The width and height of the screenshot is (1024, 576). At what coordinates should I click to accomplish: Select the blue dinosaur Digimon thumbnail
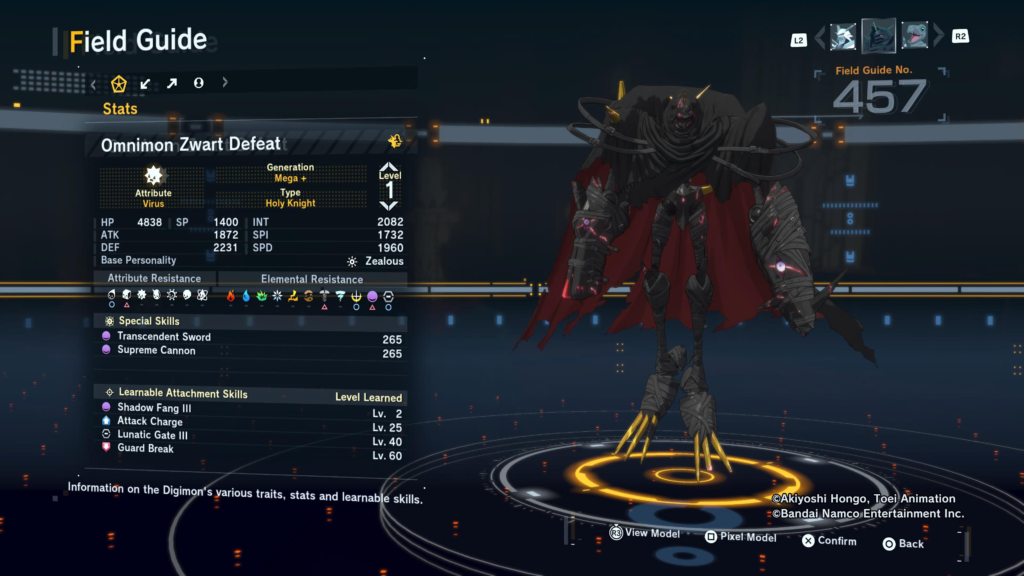pos(915,37)
